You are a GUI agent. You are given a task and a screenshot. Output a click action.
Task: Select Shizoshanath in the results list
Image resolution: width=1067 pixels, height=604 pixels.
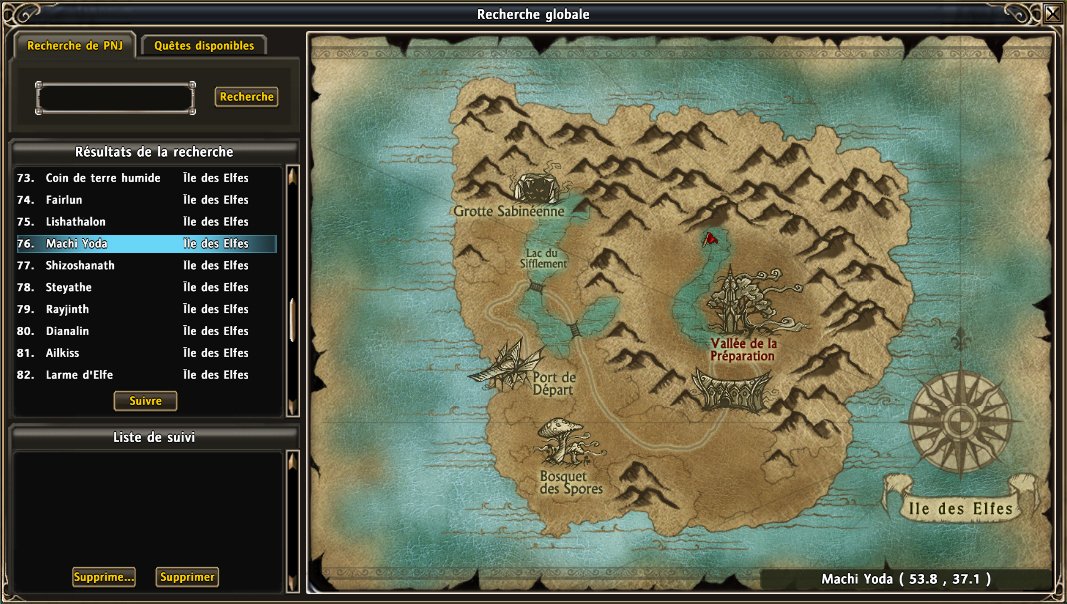(x=80, y=266)
